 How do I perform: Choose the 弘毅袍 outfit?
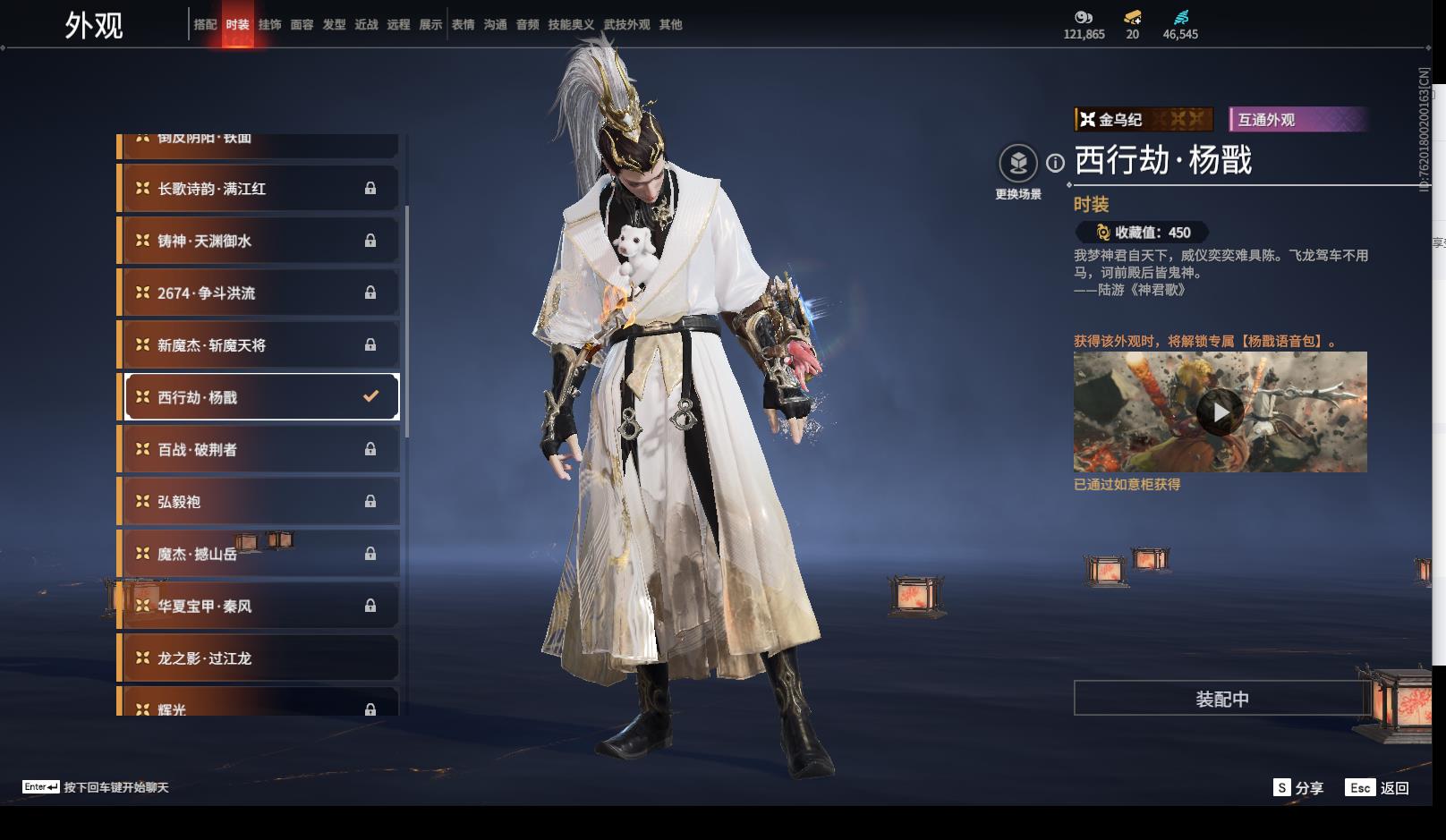[x=259, y=502]
